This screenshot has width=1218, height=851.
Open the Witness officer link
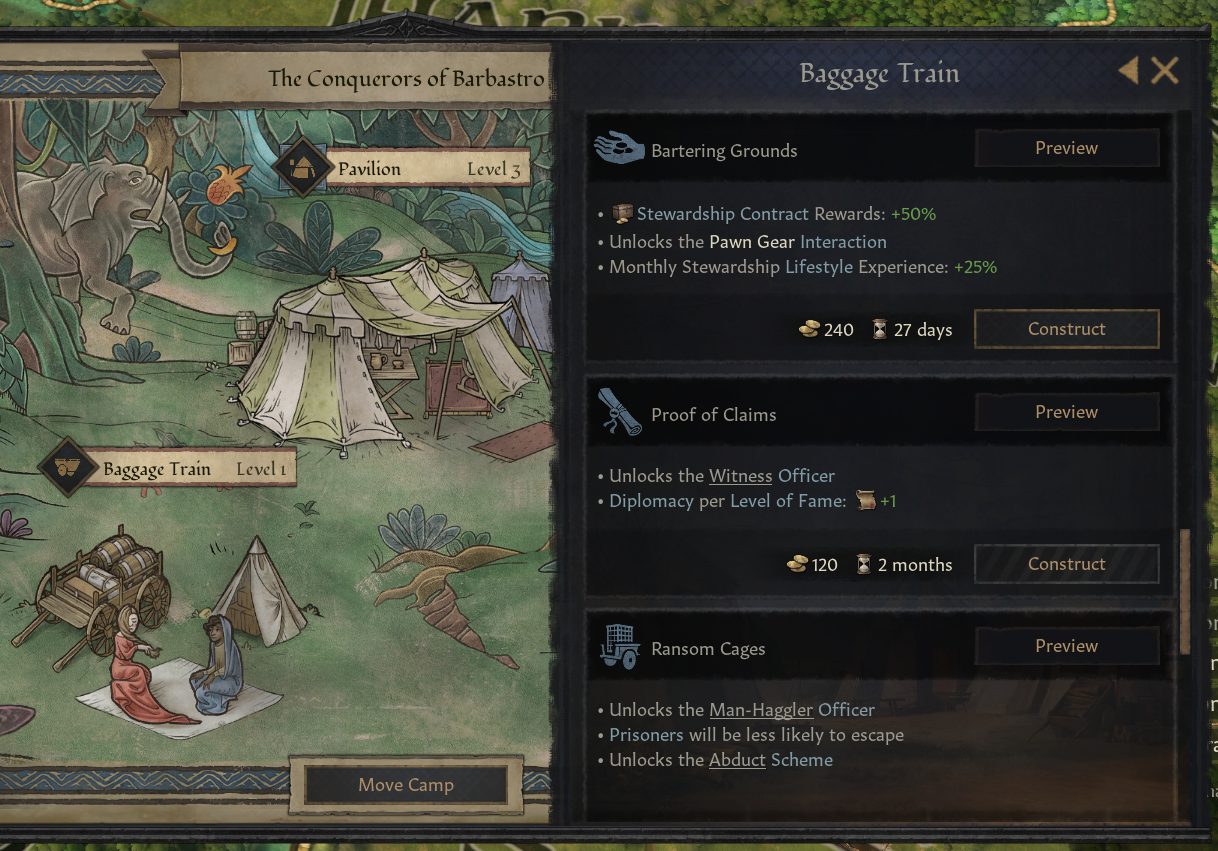(740, 476)
